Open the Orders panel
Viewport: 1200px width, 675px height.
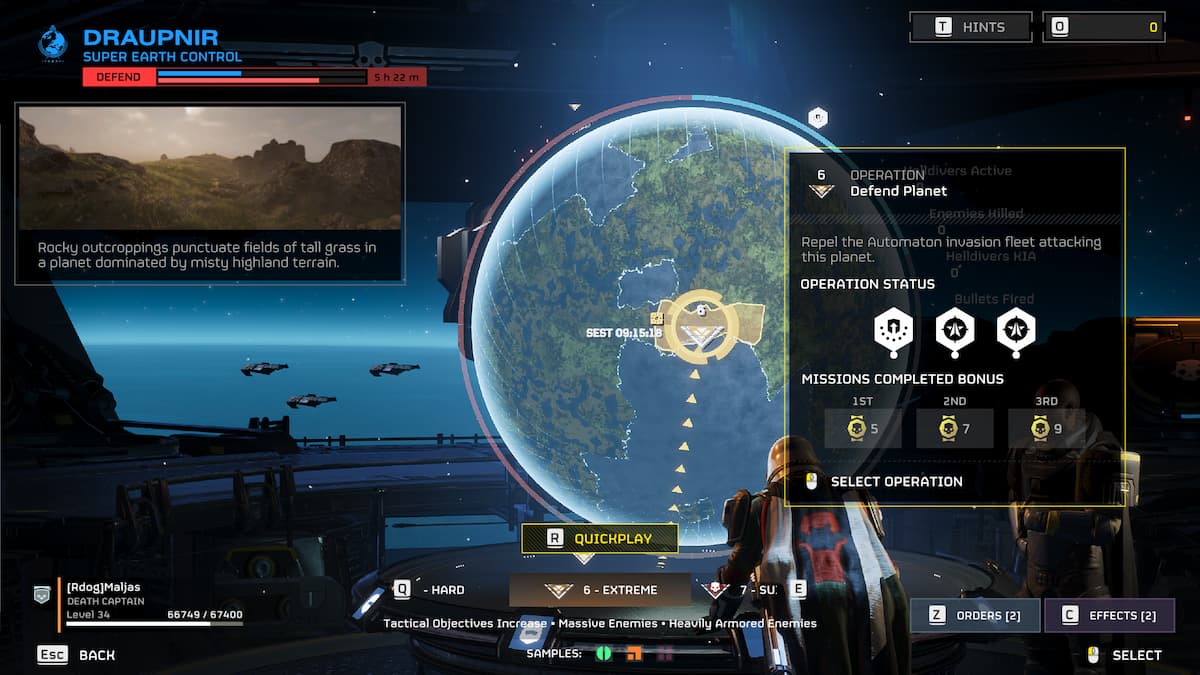coord(975,615)
